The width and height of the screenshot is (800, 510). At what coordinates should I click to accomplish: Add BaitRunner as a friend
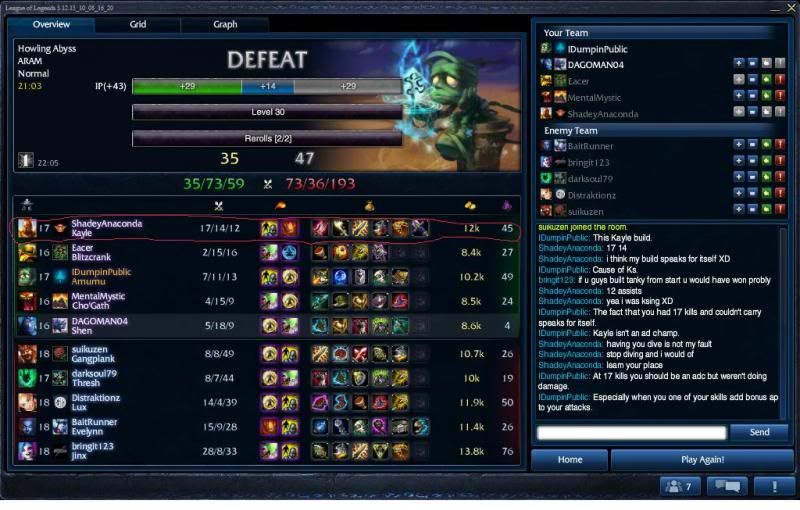tap(739, 146)
